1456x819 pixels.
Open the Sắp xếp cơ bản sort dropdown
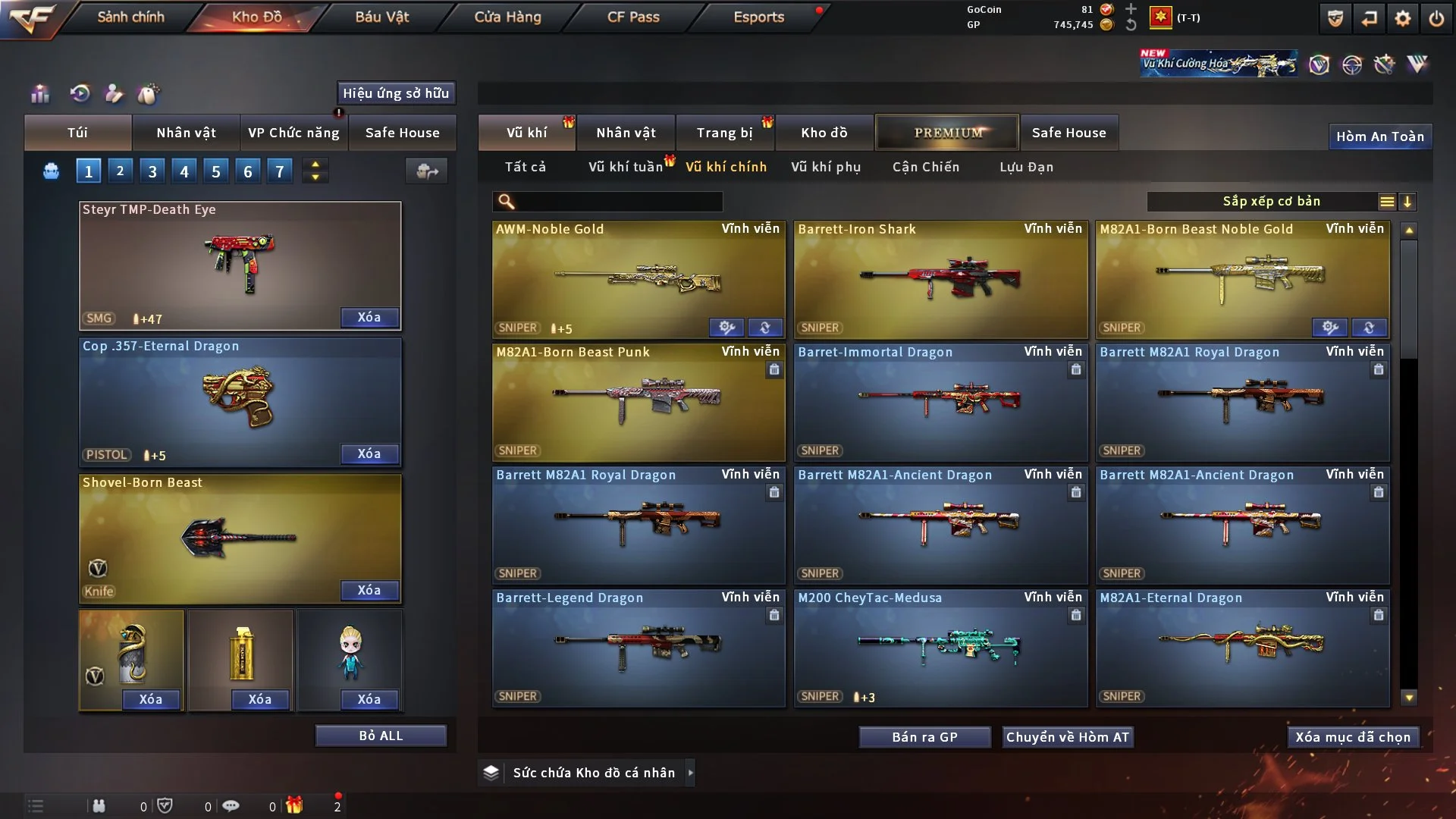click(x=1271, y=202)
